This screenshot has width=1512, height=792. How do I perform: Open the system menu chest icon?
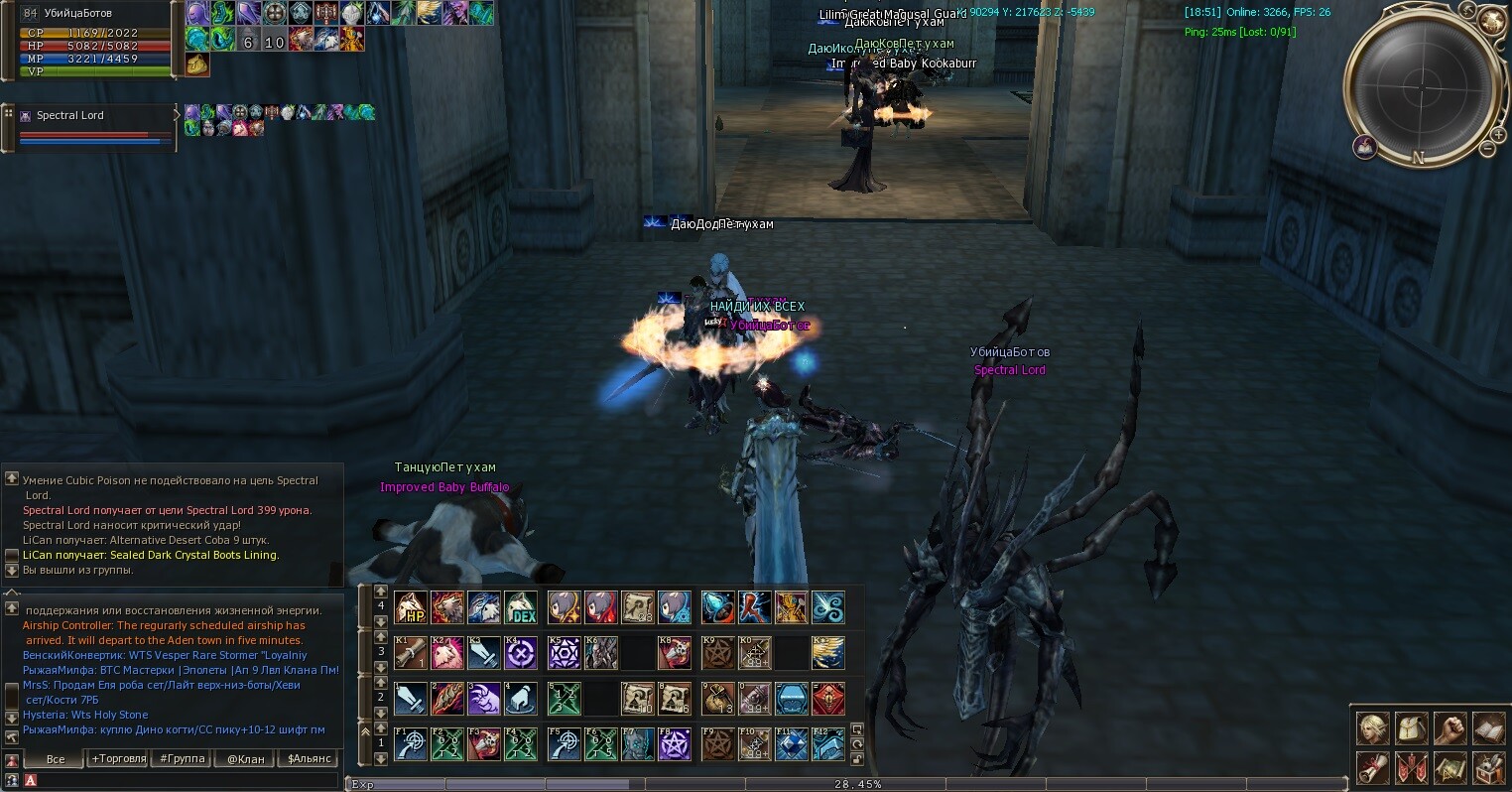1488,767
